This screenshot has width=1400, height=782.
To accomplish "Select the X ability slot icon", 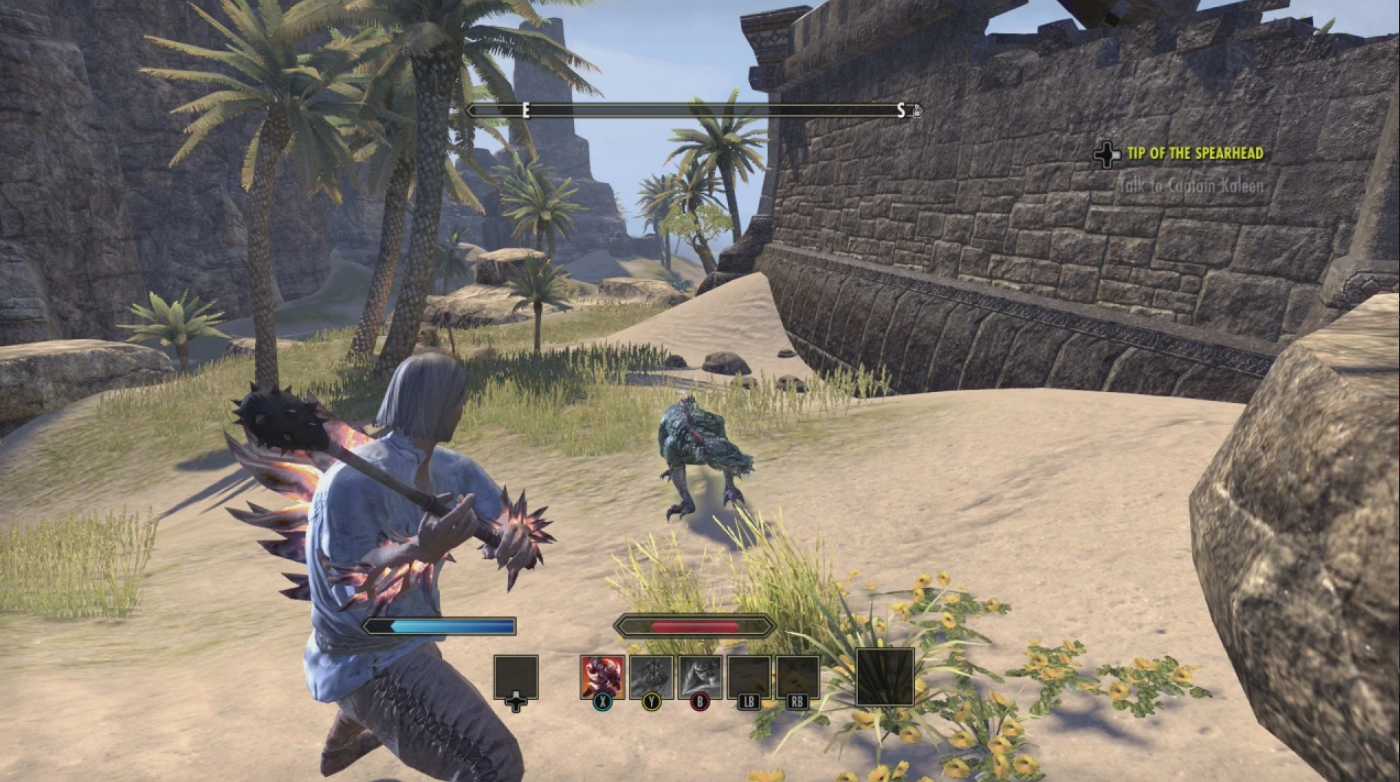I will [602, 676].
